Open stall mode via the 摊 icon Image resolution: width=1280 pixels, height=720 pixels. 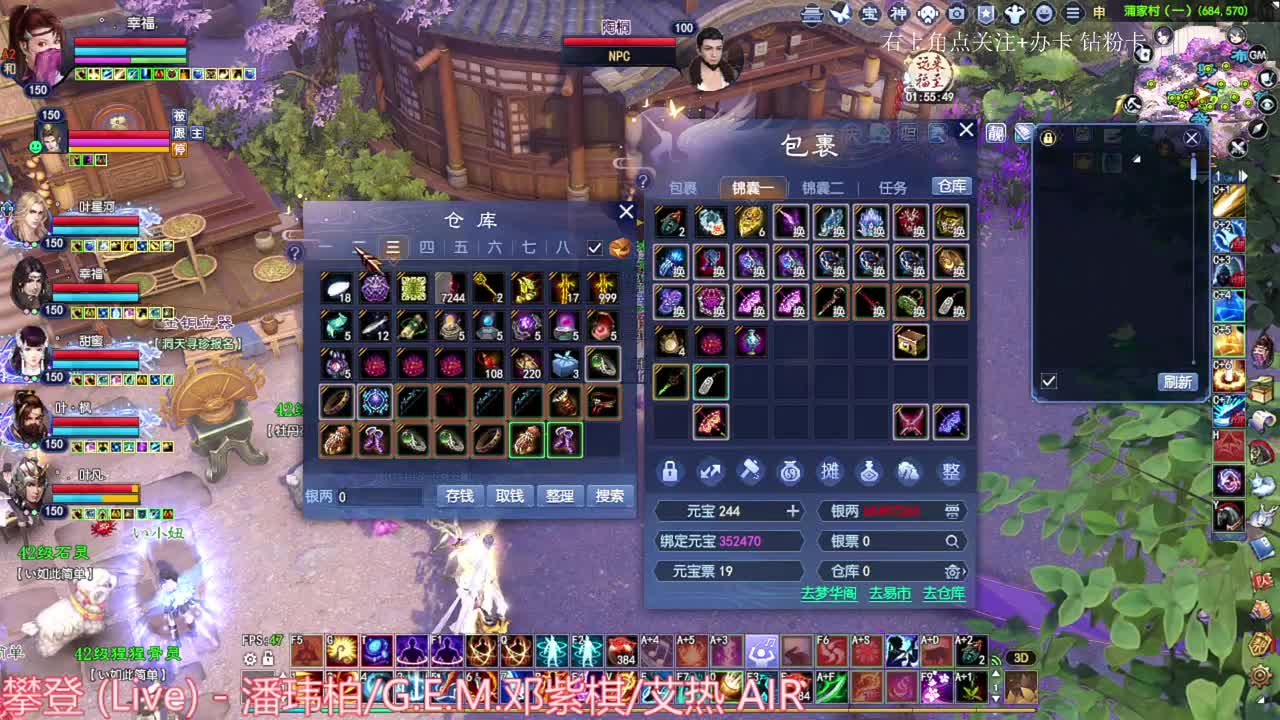[x=830, y=471]
